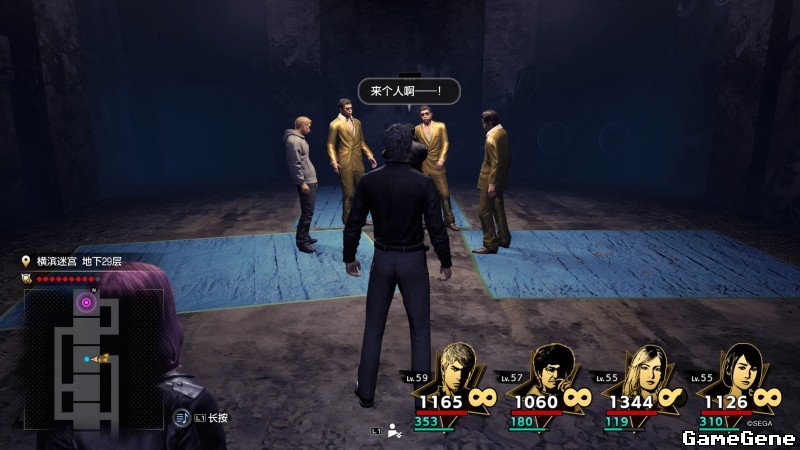Click the list icon beside 长按
This screenshot has width=800, height=450.
click(181, 417)
